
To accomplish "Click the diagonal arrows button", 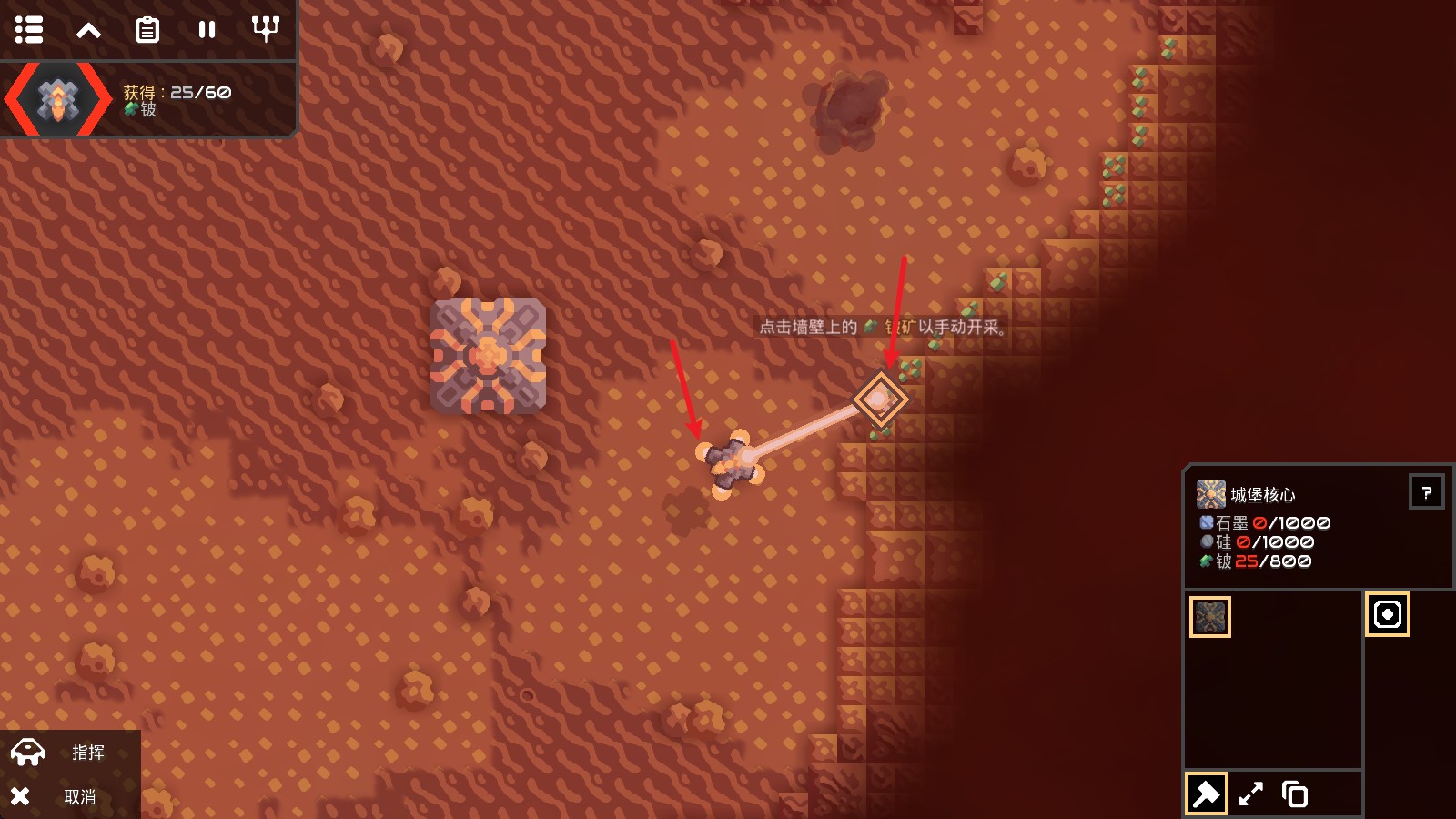I will 1250,794.
